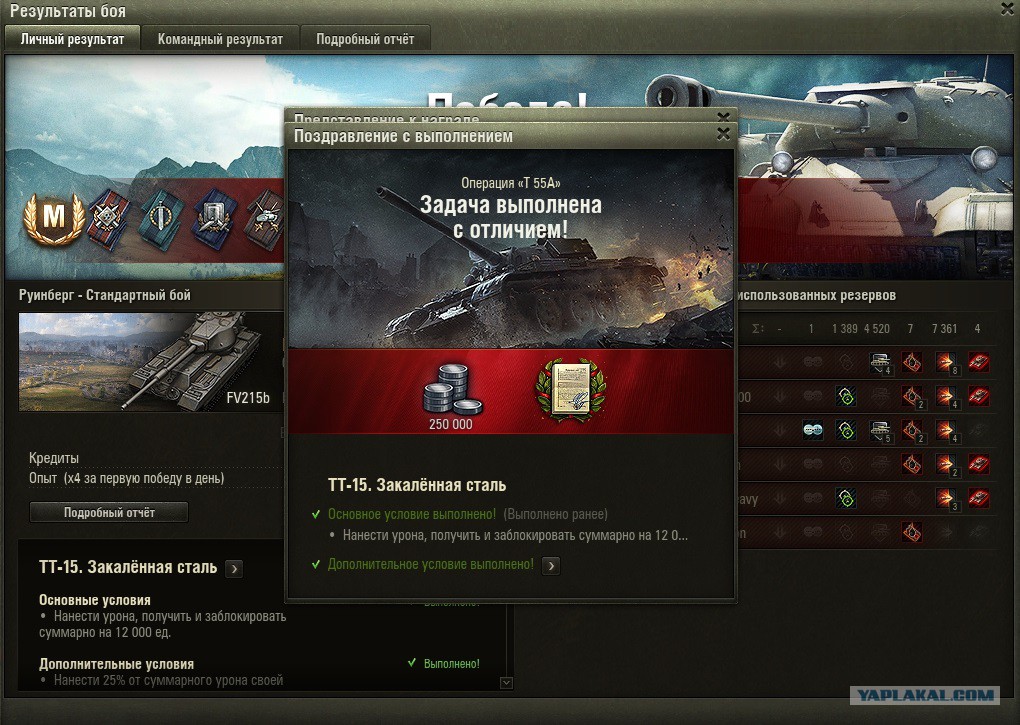The image size is (1020, 725).
Task: Expand the Дополнительное условие выполнено details arrow
Action: 550,565
